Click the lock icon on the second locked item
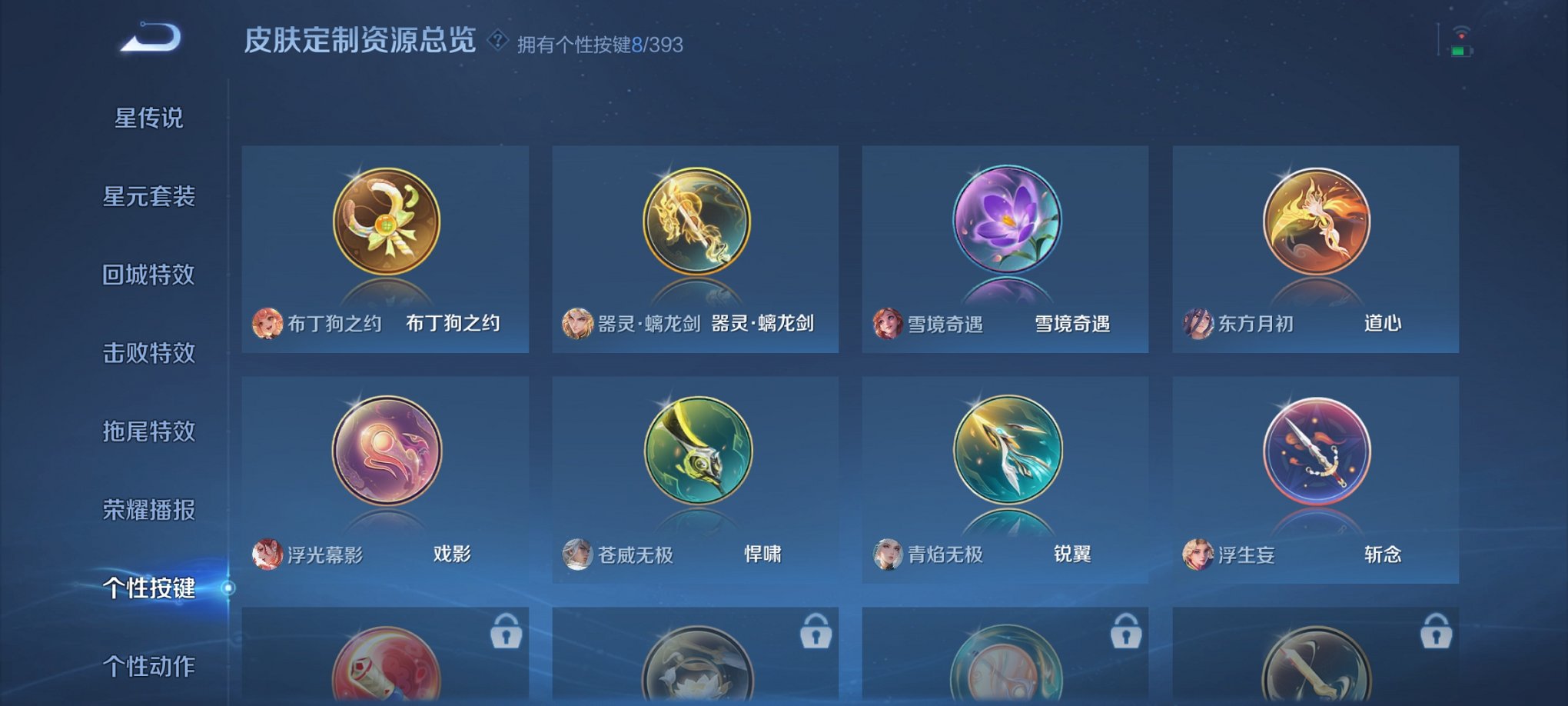The width and height of the screenshot is (1568, 706). click(x=817, y=631)
